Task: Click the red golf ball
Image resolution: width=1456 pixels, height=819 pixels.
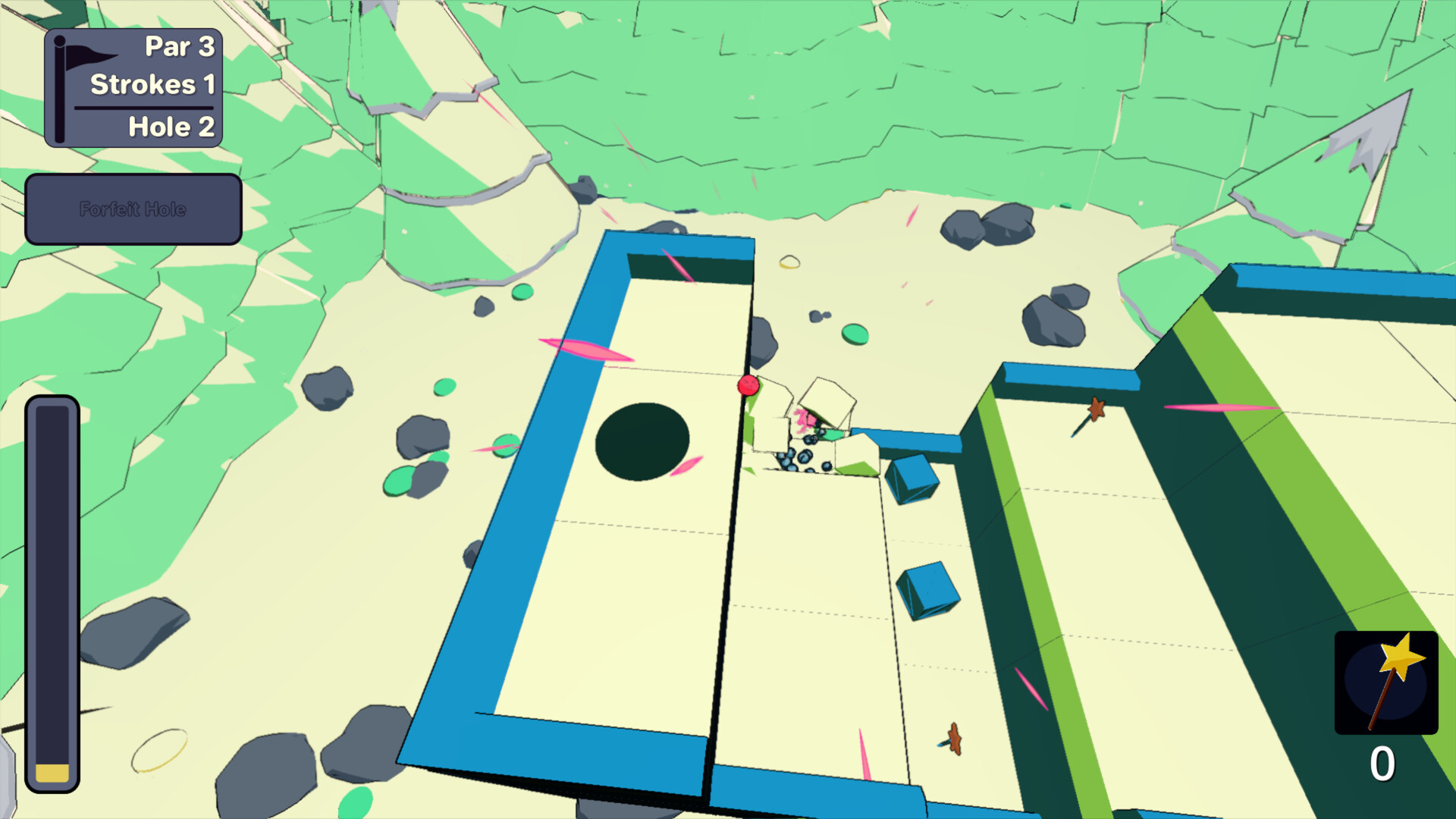Action: click(x=747, y=387)
